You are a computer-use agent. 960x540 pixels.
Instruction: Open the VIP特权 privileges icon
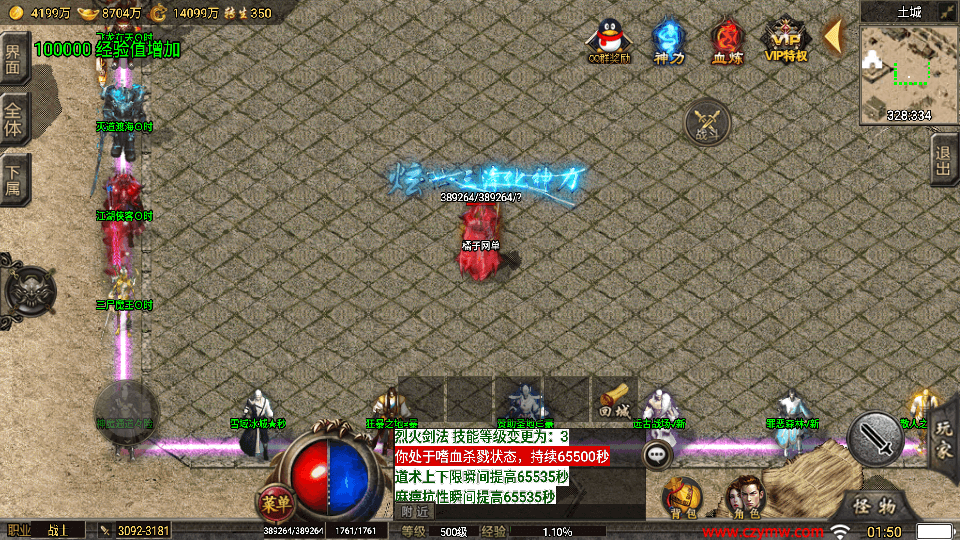click(x=786, y=40)
